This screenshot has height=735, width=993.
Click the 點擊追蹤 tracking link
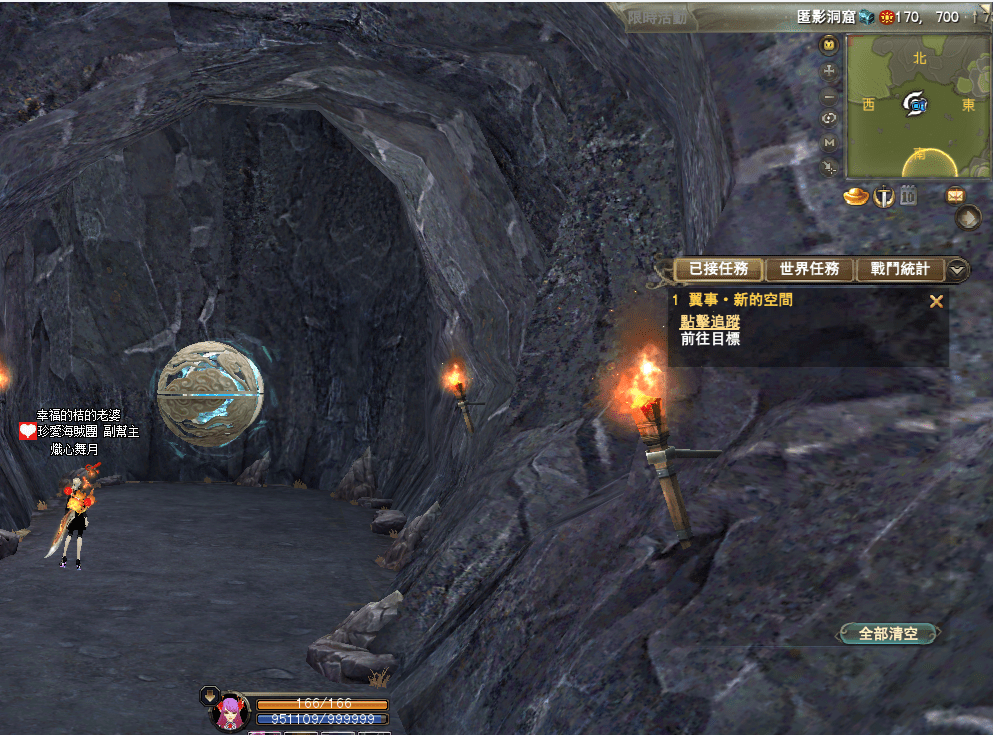point(710,321)
